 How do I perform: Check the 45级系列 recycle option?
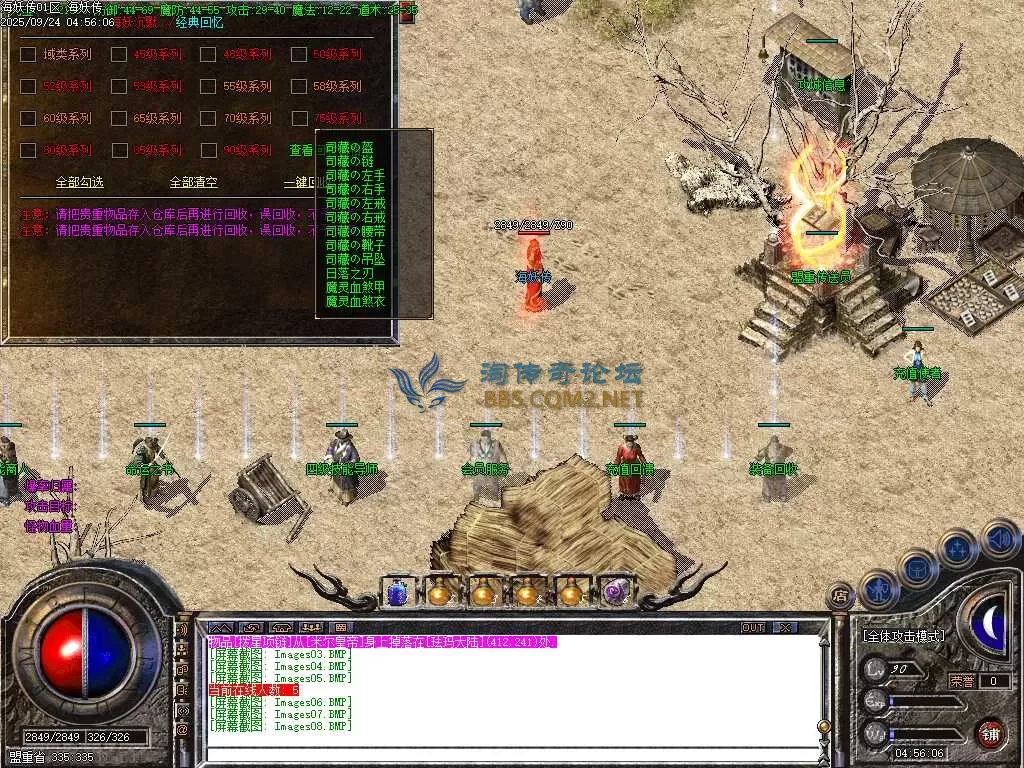pos(119,55)
